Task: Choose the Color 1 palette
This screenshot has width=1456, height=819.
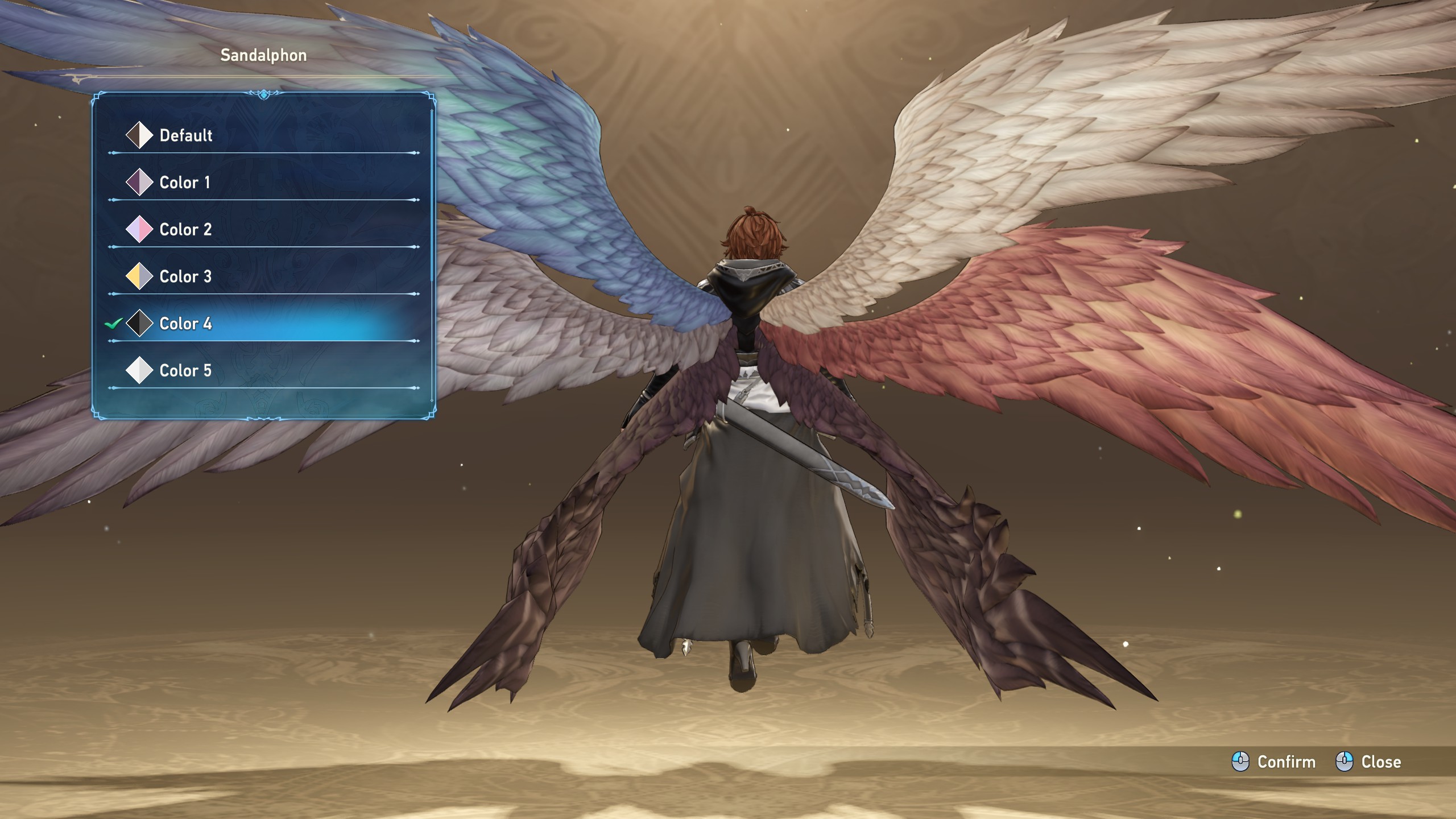Action: (x=184, y=183)
